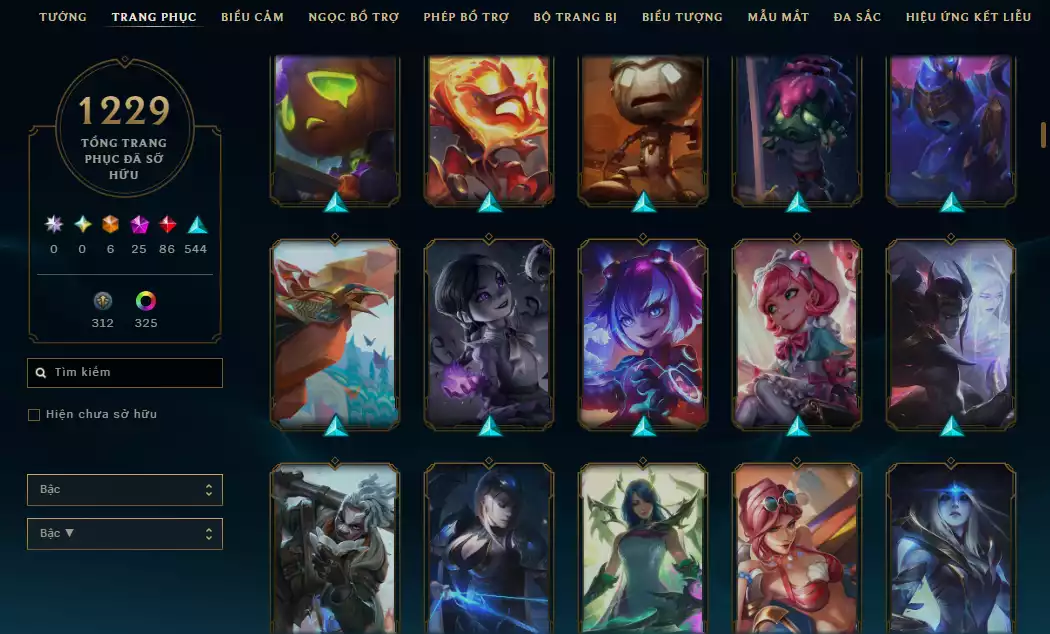Go to the Ngọc Bổ Trợ tab
This screenshot has width=1050, height=634.
(x=353, y=17)
